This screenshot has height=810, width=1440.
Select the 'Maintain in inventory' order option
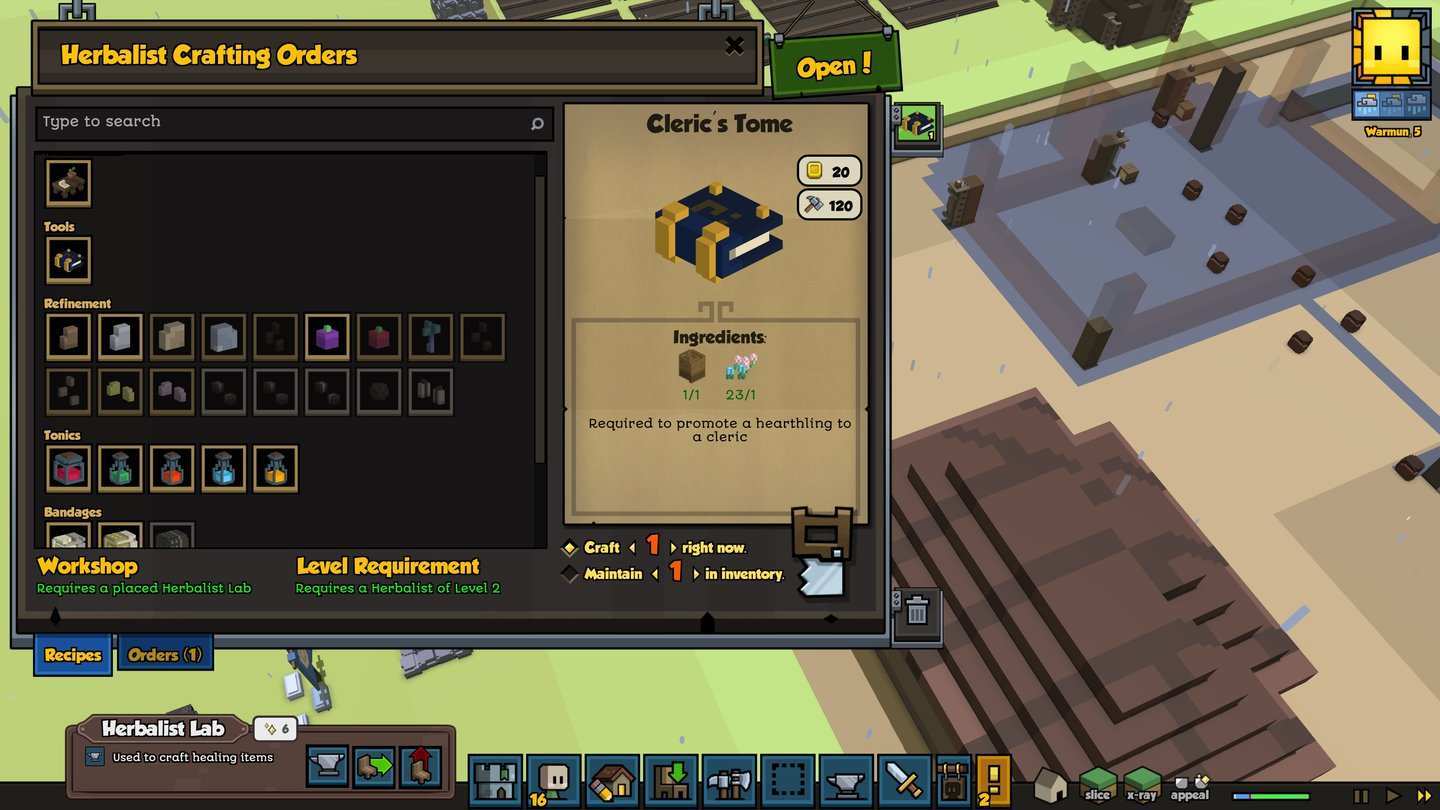click(570, 574)
